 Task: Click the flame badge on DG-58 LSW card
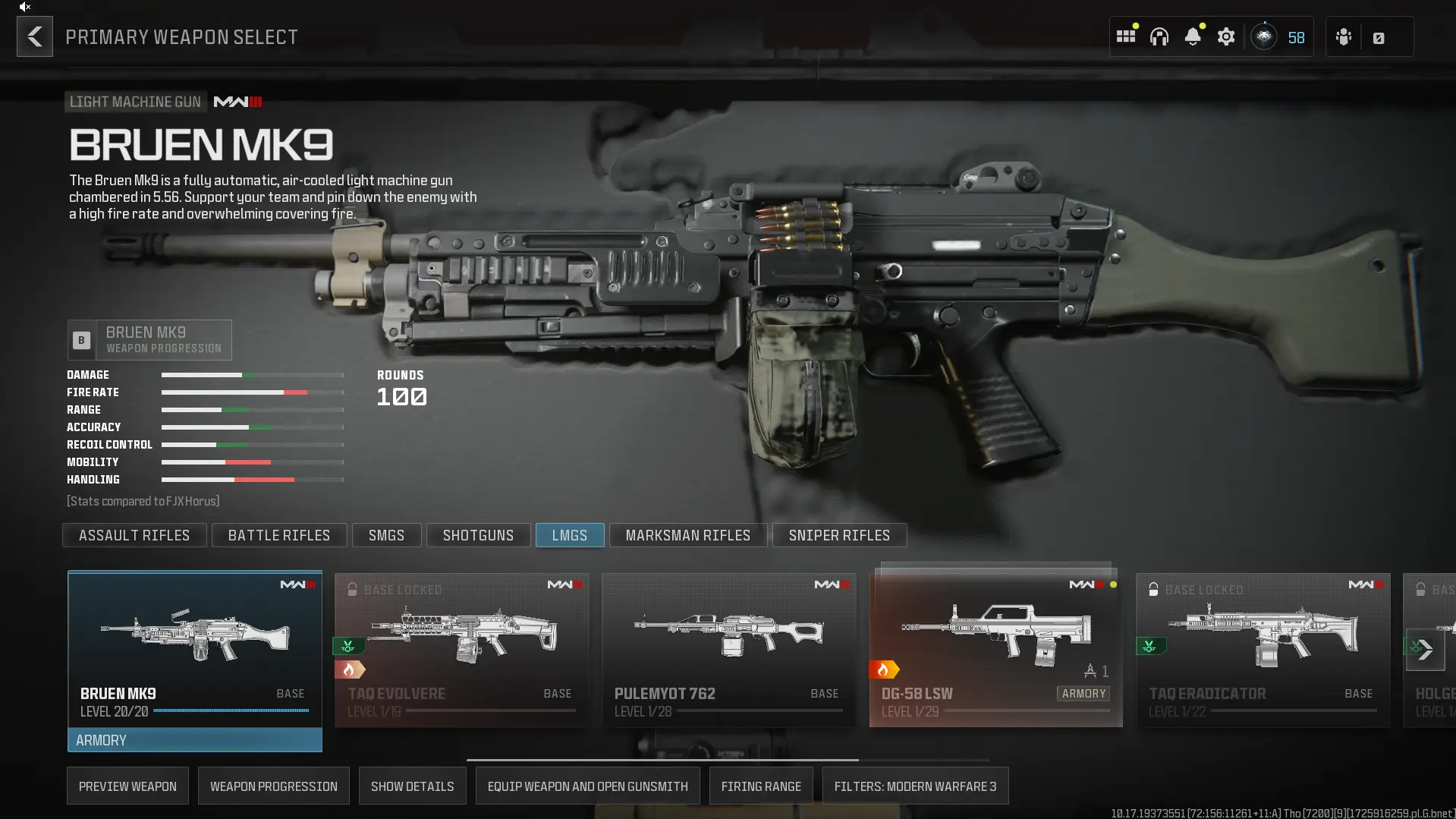click(885, 669)
